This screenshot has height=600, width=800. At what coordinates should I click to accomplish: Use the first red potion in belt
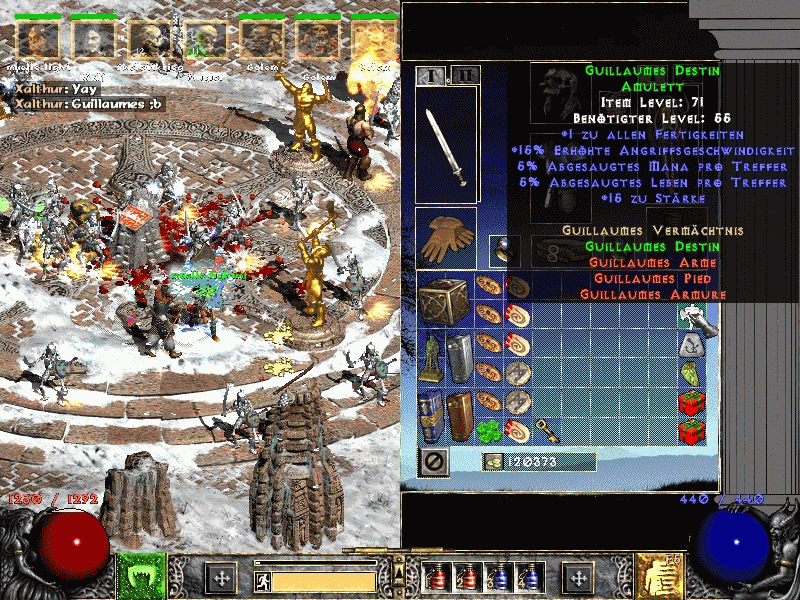[x=434, y=577]
